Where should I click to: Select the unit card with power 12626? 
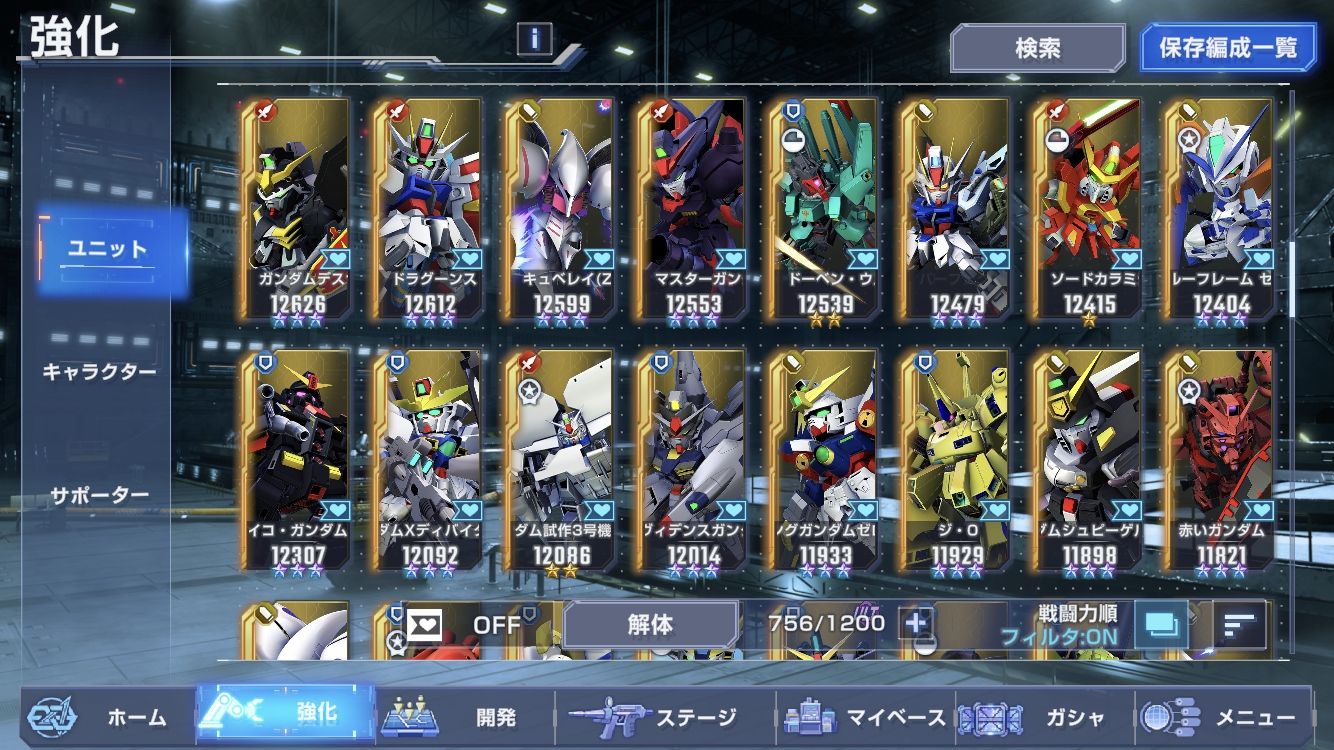pos(296,210)
